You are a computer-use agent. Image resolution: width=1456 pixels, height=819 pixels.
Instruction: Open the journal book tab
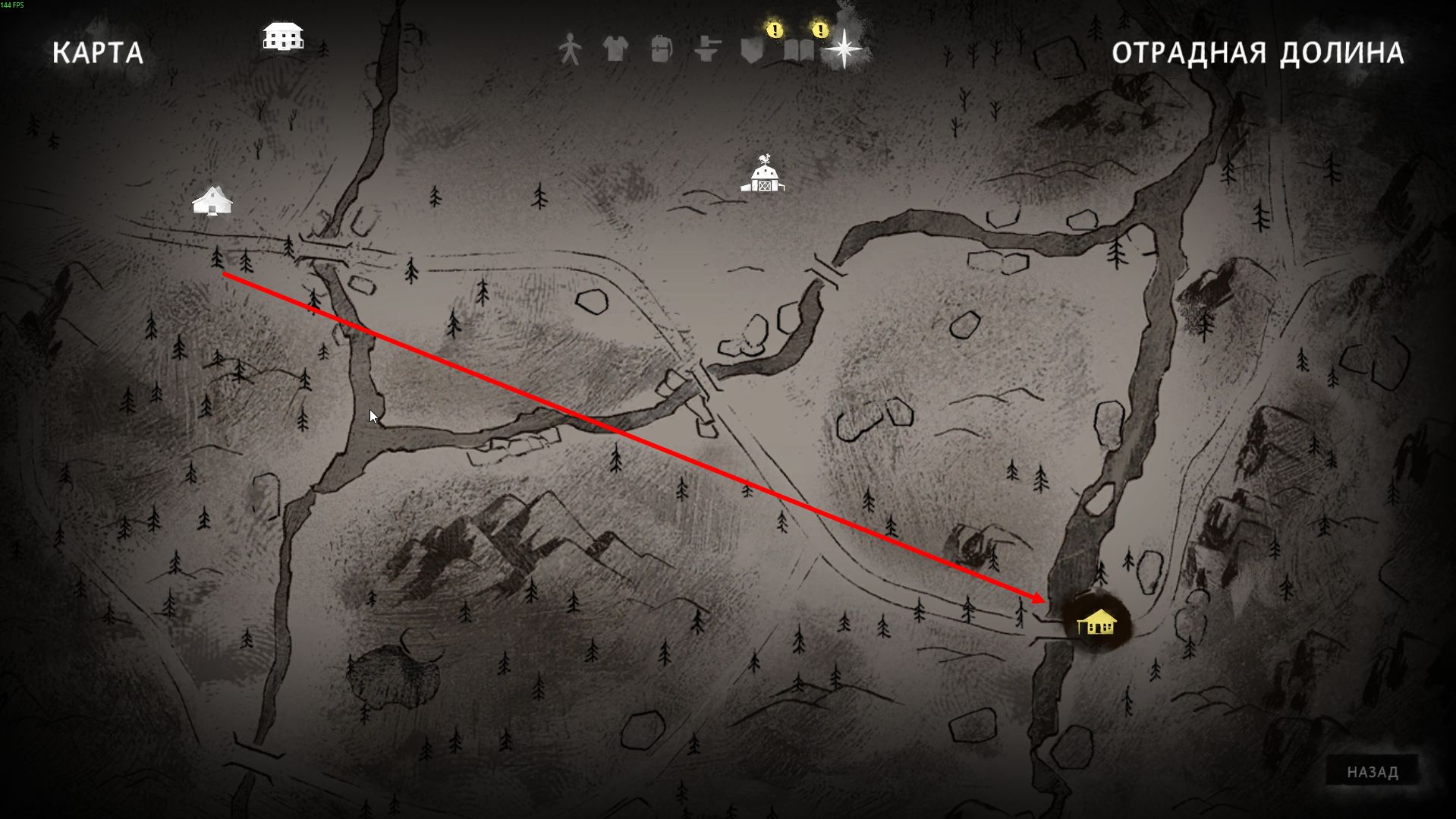[x=798, y=50]
